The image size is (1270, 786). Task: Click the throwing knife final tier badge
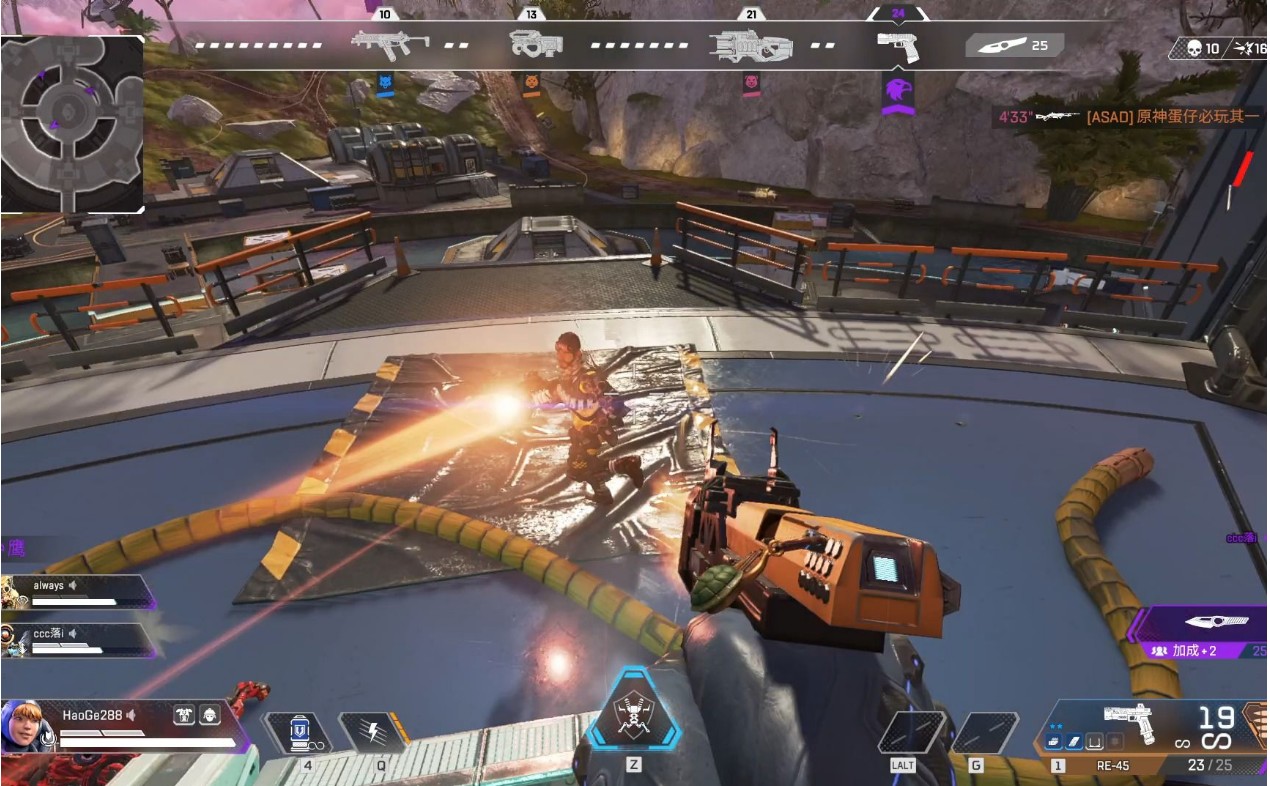pos(1013,45)
